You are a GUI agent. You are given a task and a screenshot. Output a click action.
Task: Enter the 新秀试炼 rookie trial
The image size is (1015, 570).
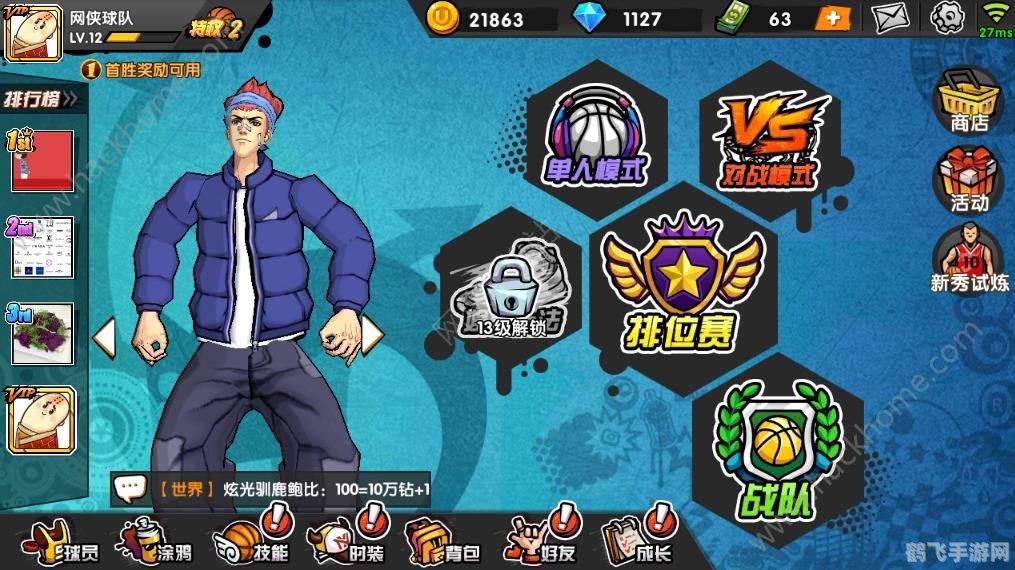[969, 260]
